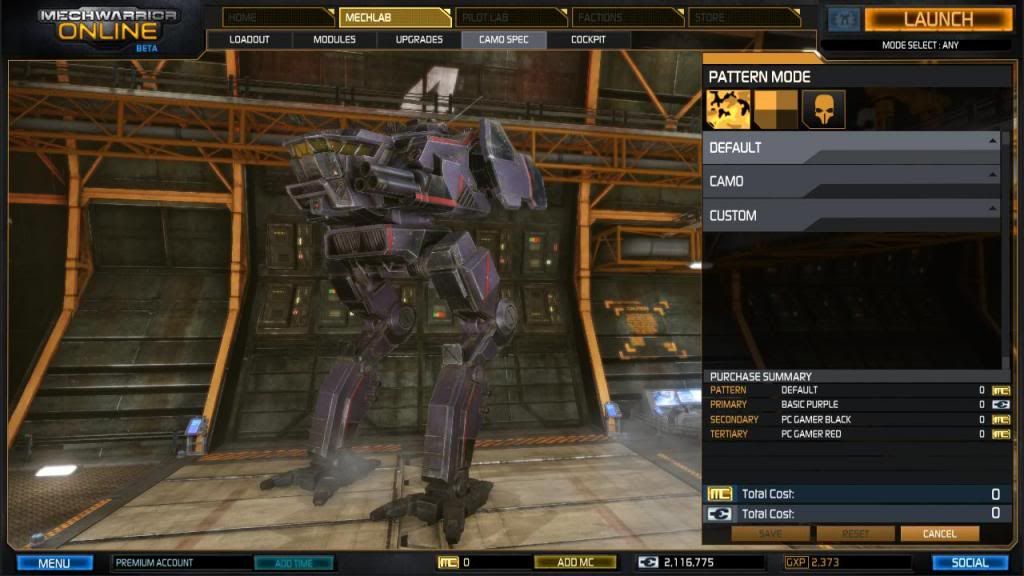Expand the Default pattern section
The width and height of the screenshot is (1024, 576).
850,147
